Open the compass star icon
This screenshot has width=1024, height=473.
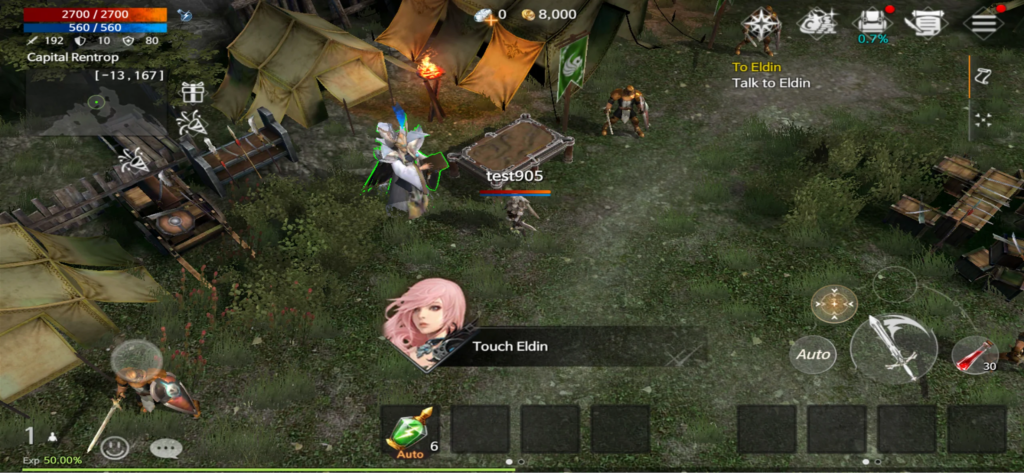(761, 23)
